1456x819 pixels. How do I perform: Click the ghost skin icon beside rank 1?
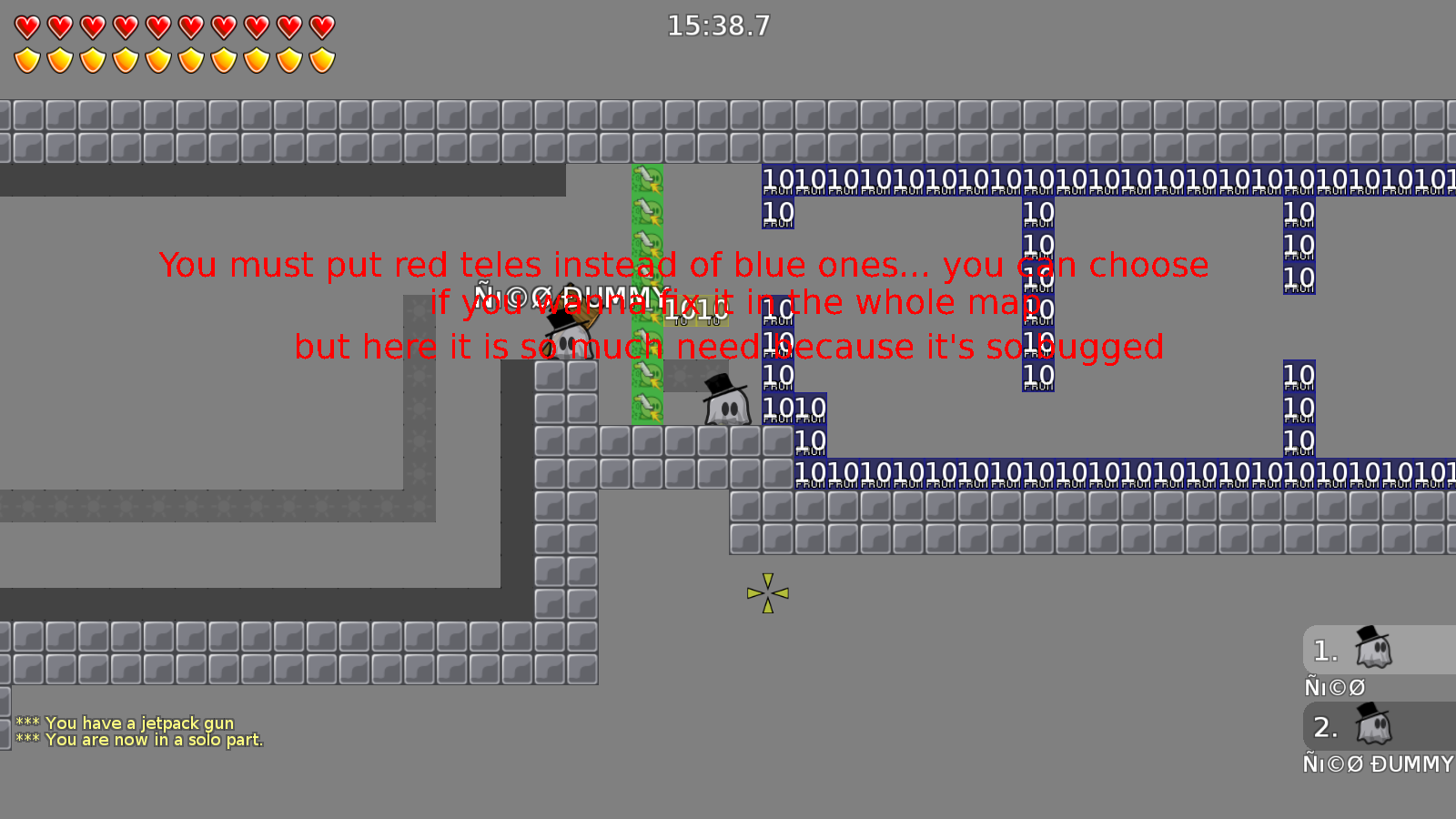(1374, 650)
